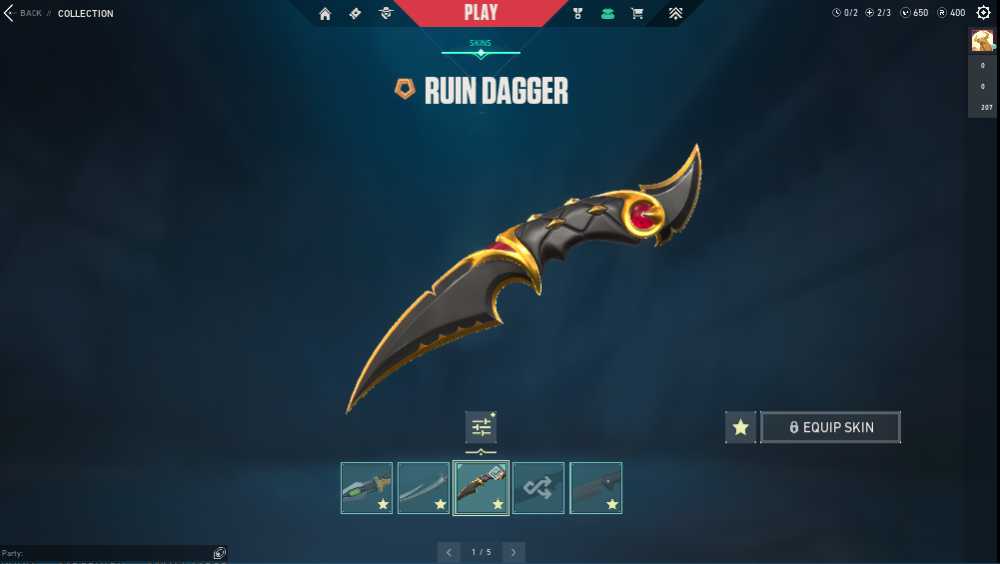
Task: Go to next skin page arrow
Action: 513,552
